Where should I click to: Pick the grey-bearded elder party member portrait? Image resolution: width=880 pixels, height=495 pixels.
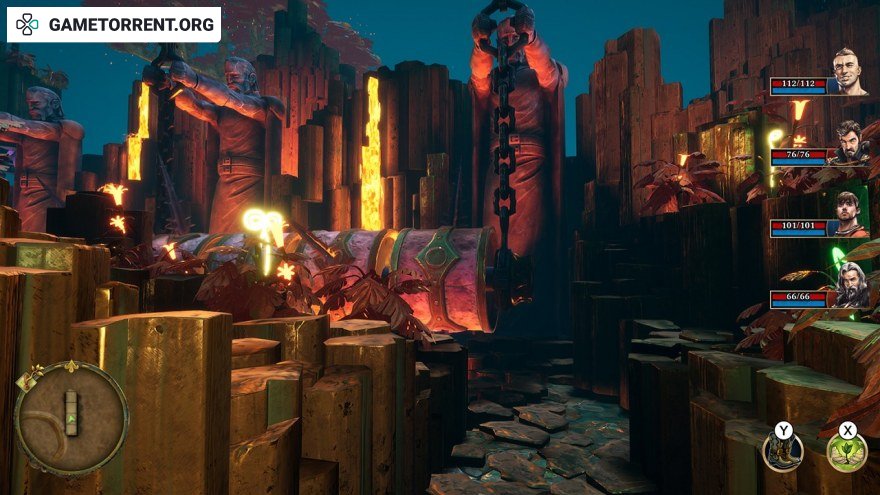[x=849, y=285]
